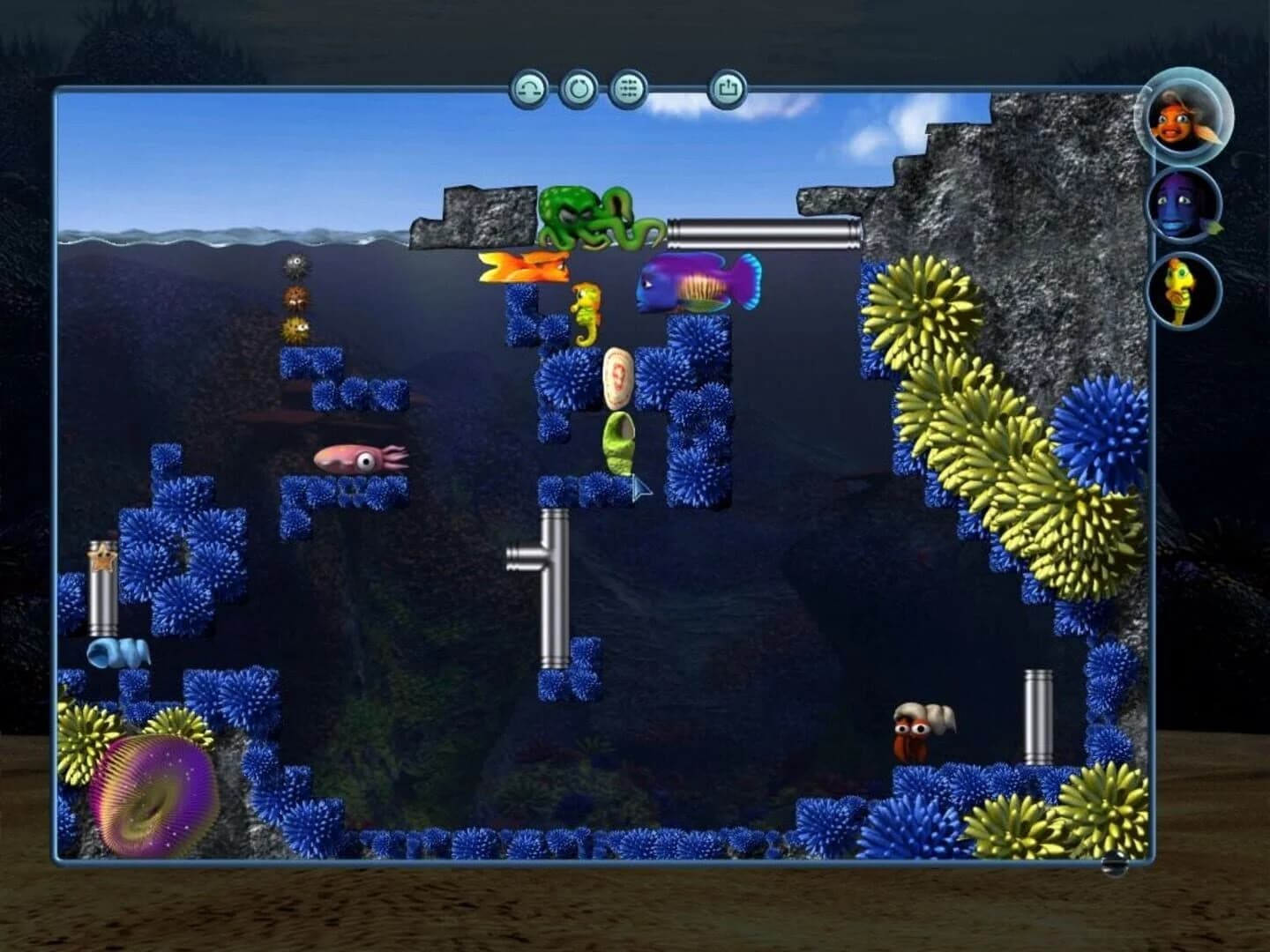1270x952 pixels.
Task: Click the exit level icon
Action: pos(728,88)
